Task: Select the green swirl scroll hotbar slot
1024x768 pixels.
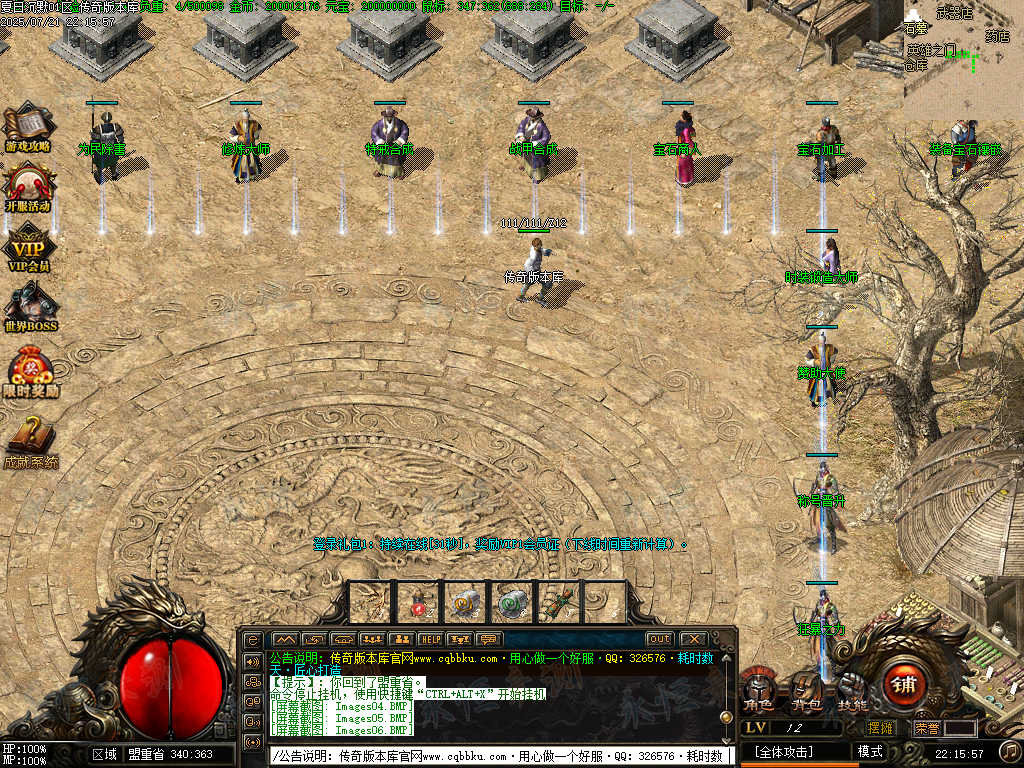Action: pyautogui.click(x=512, y=602)
